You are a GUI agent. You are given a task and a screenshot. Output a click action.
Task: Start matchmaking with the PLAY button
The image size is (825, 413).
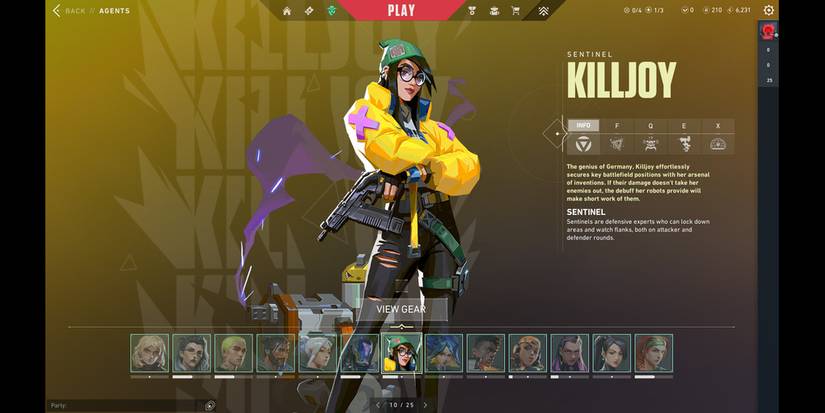pos(400,11)
